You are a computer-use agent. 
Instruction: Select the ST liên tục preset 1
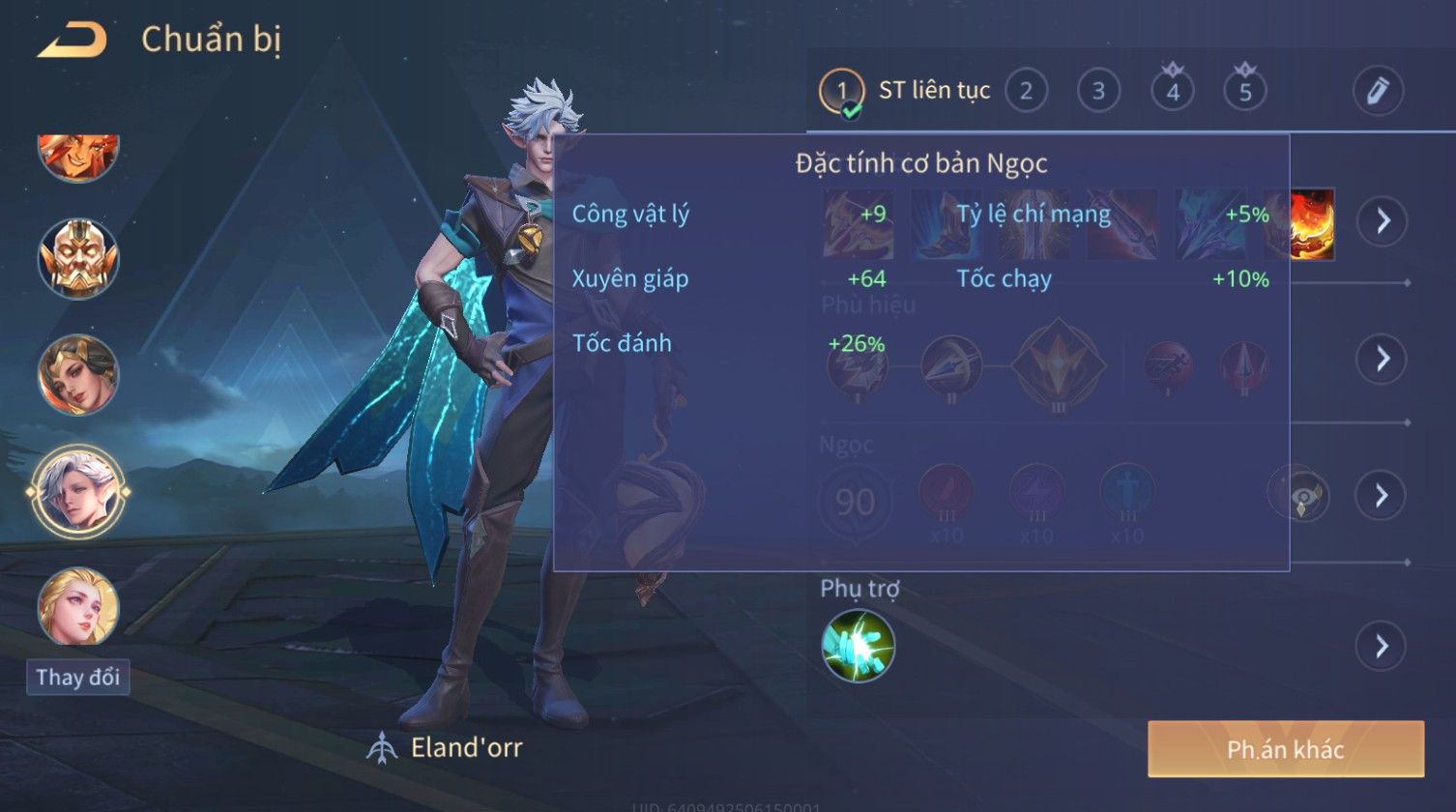(841, 93)
